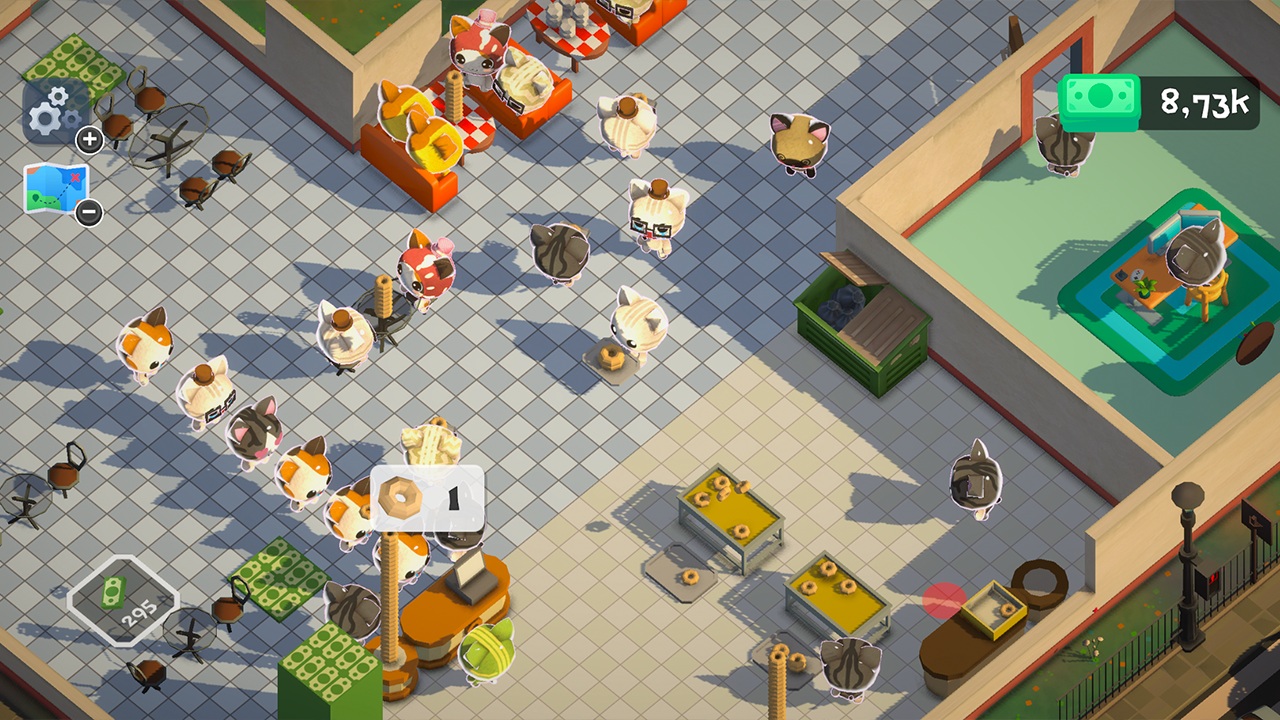Open the donut counter popup showing 1

click(427, 499)
